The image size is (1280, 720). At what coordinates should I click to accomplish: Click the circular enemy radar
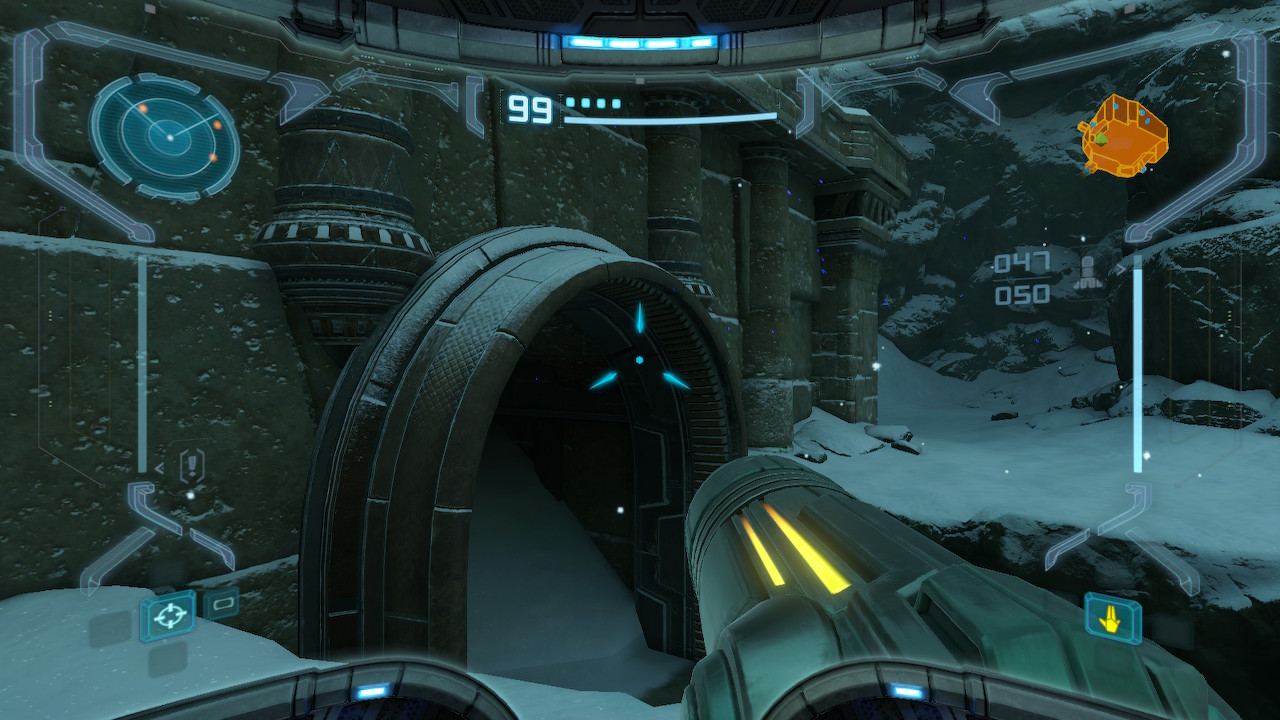(x=165, y=134)
